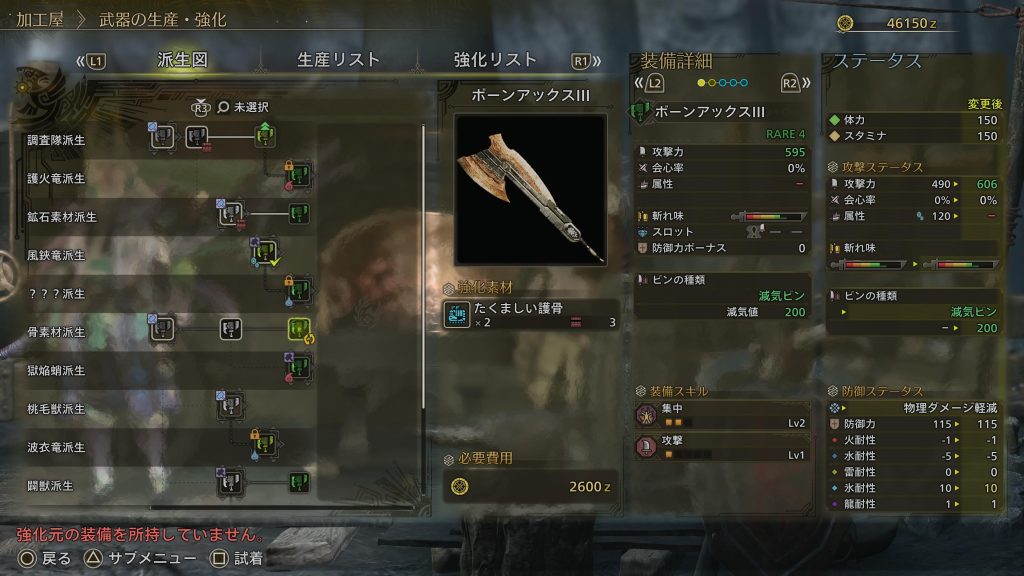Select the 調査隊派生 tree row
Screen dimensions: 1024x576
pos(59,140)
